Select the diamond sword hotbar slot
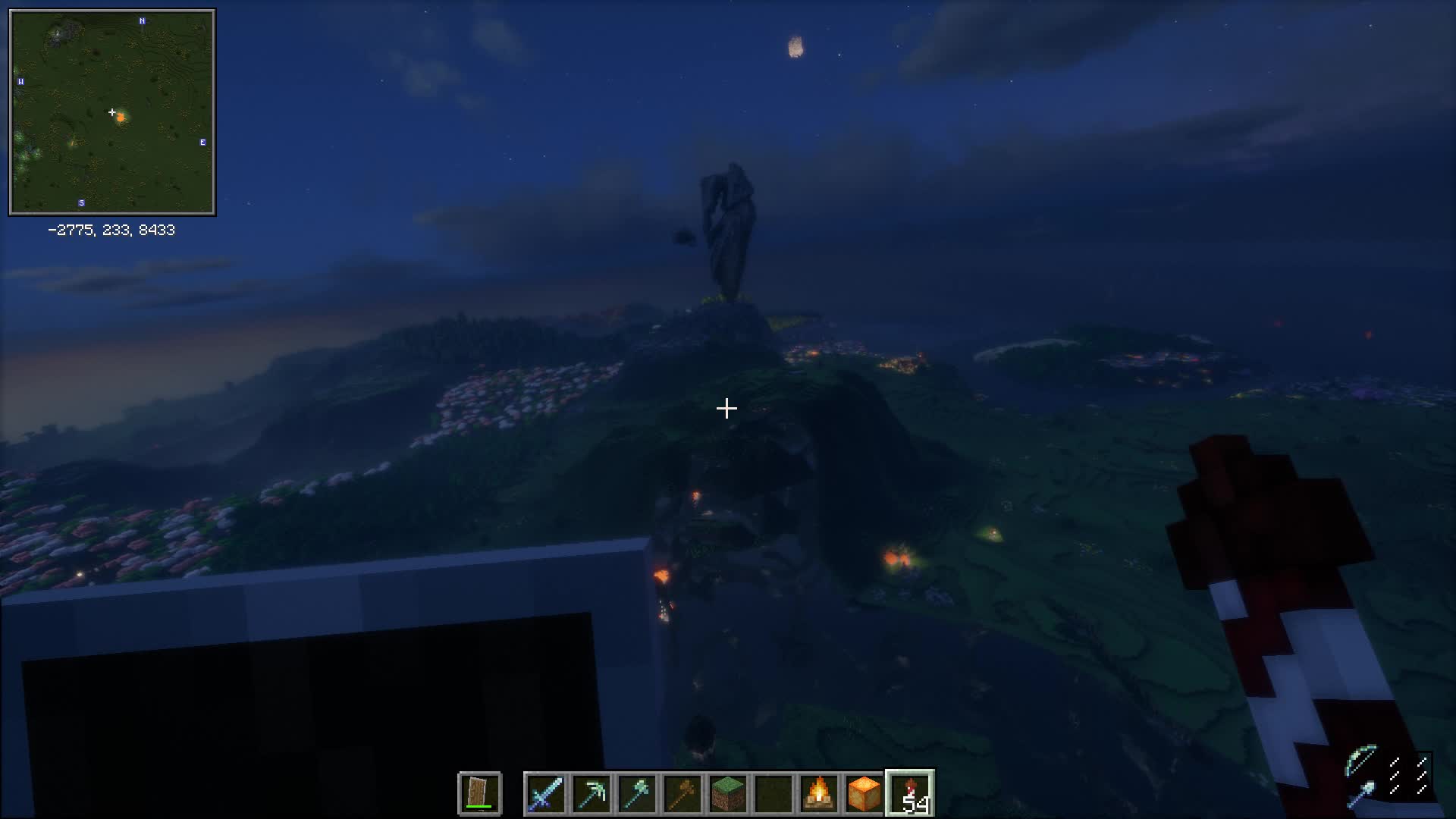This screenshot has width=1456, height=819. click(545, 793)
